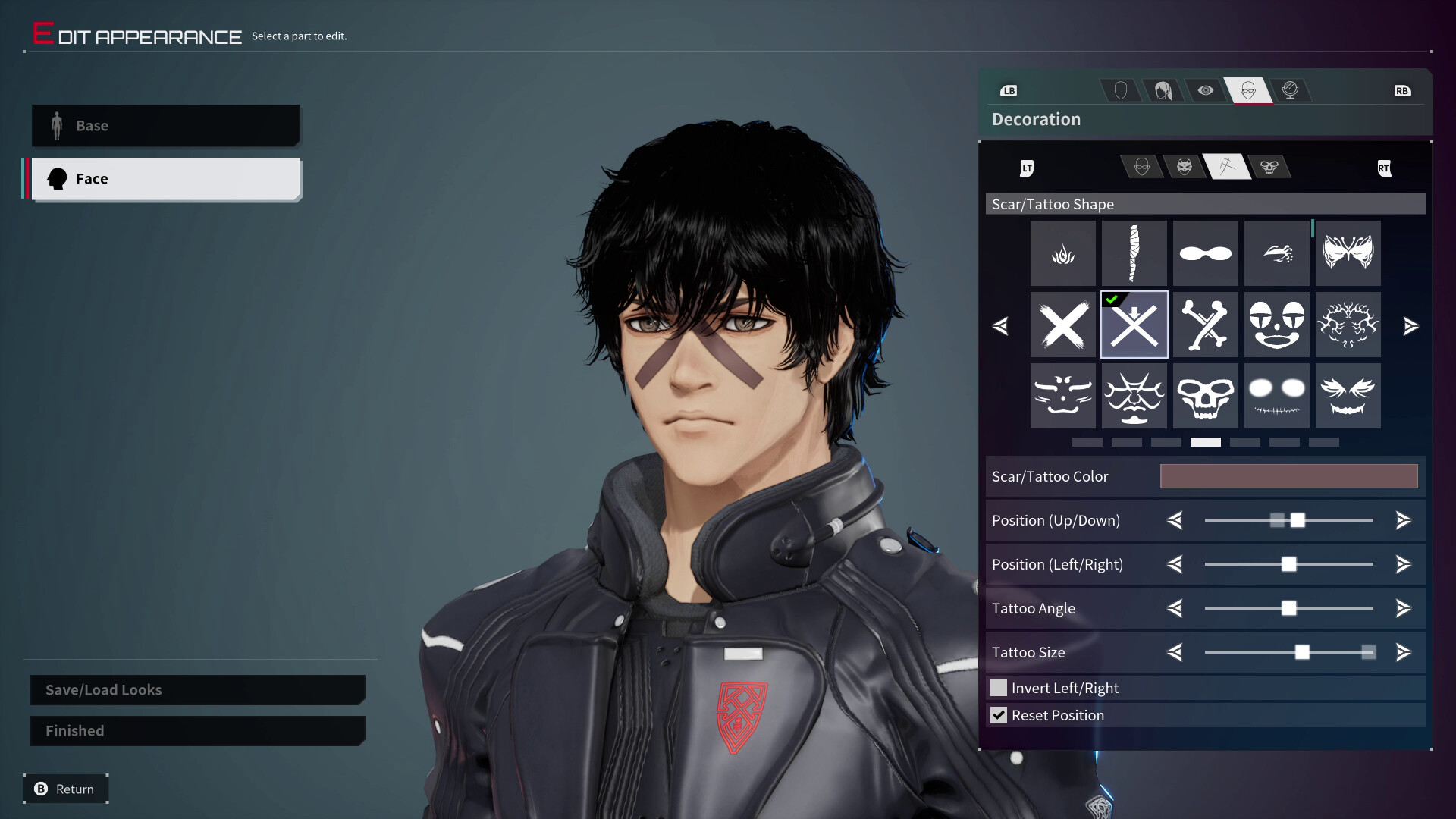Browse previous tattoo page via left arrow
The width and height of the screenshot is (1456, 819).
point(1001,326)
